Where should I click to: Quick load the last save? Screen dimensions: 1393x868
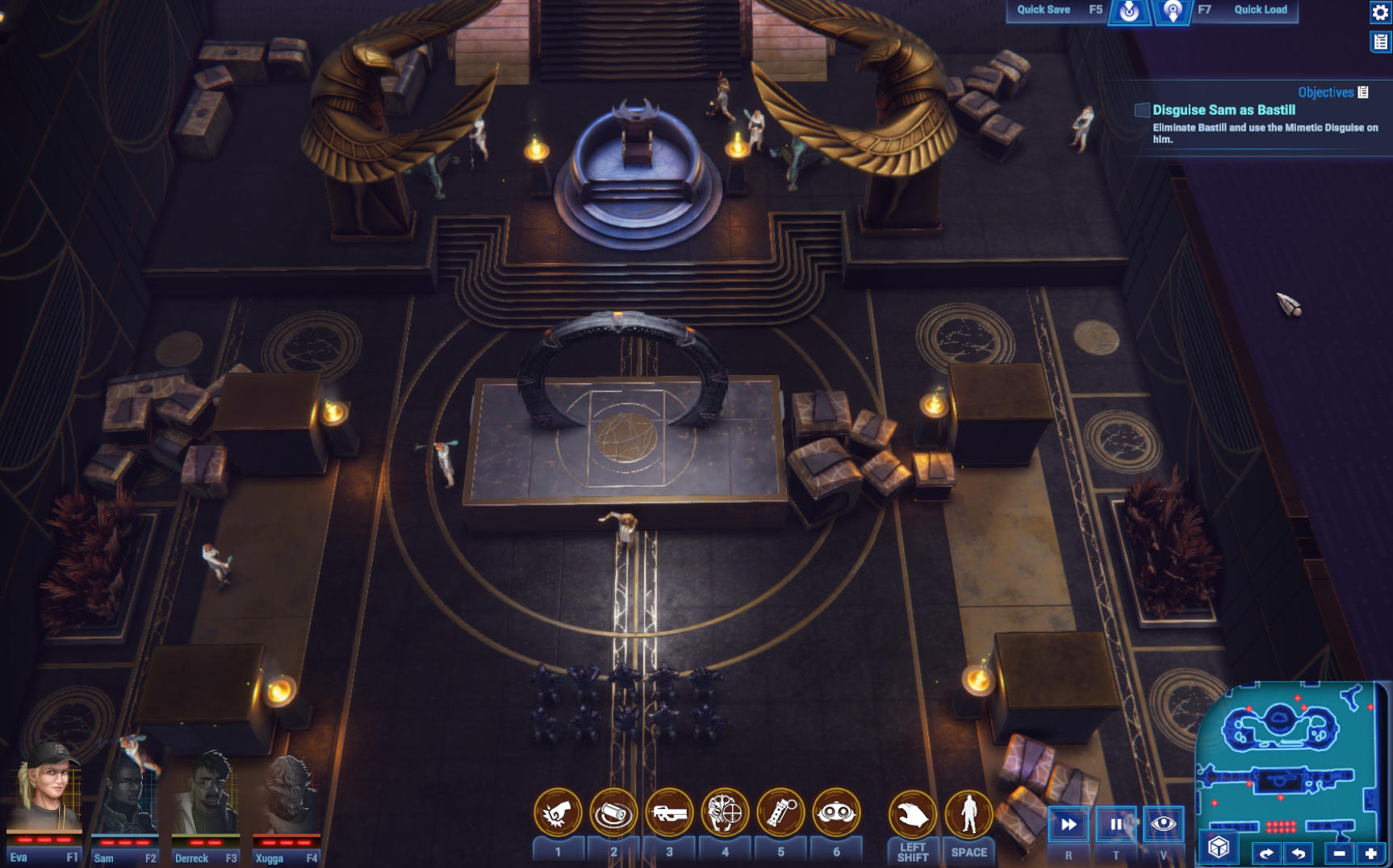pos(1172,11)
